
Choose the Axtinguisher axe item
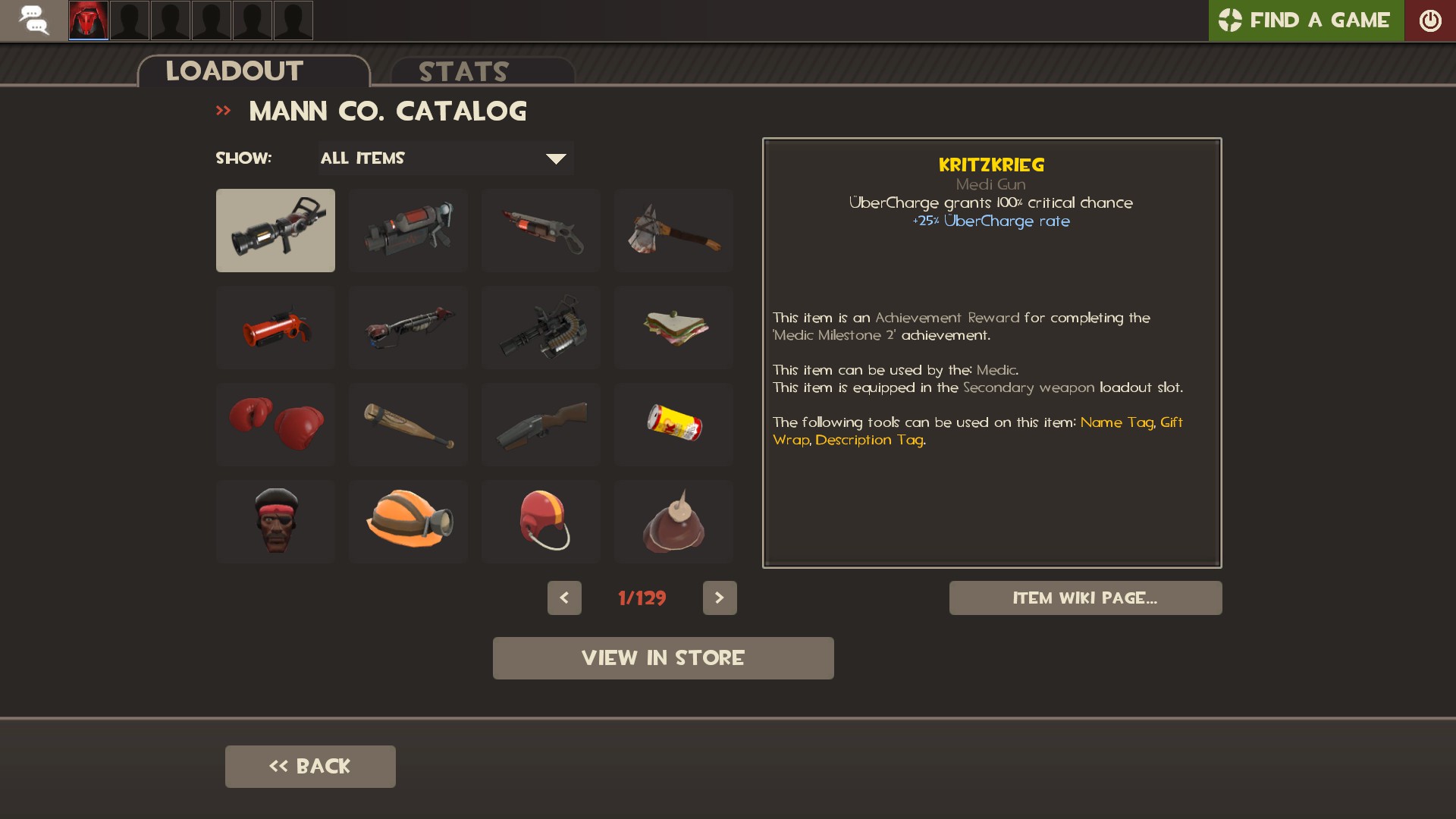pyautogui.click(x=673, y=231)
